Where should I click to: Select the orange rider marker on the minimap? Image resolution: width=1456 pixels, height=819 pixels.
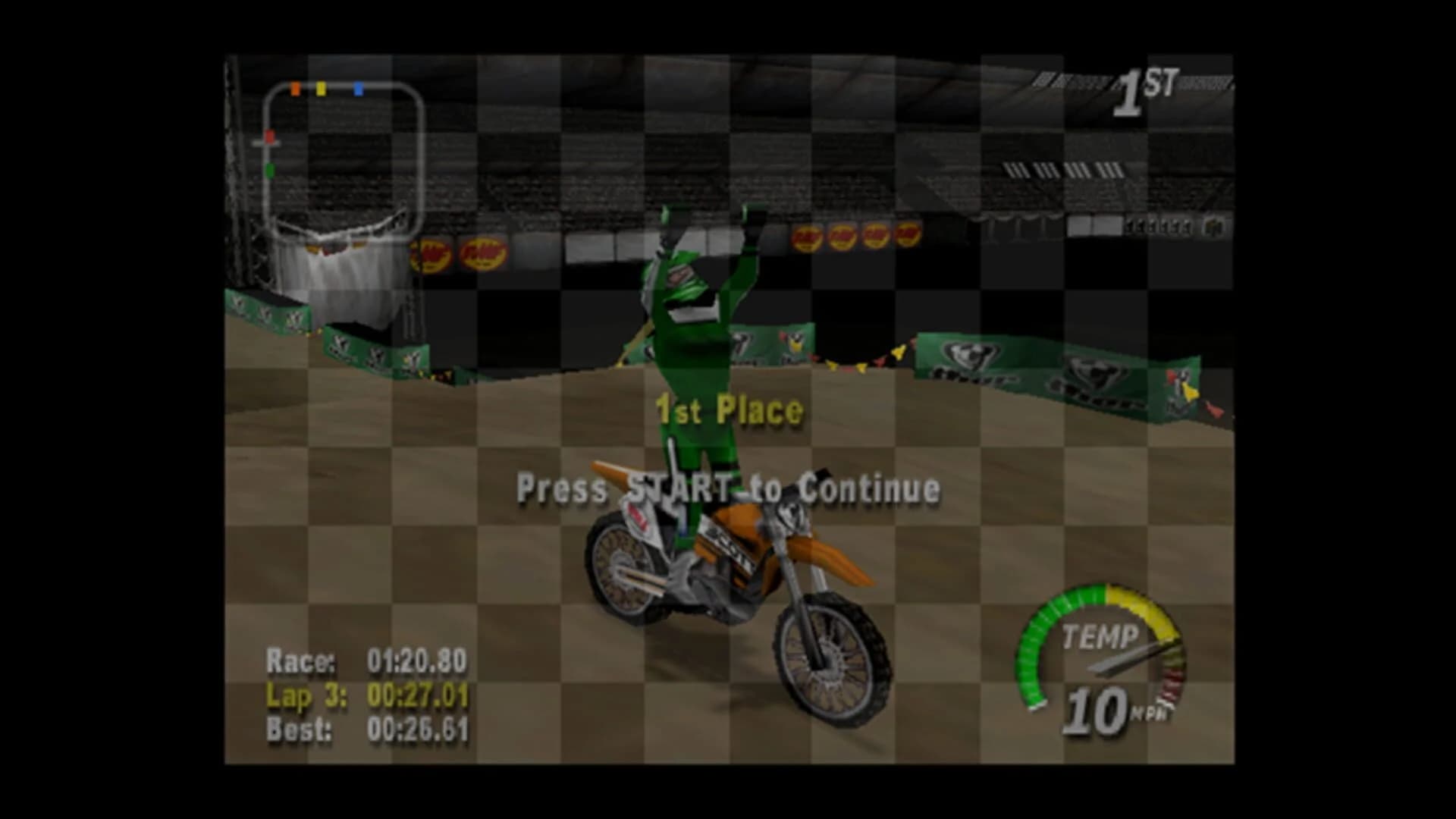296,88
